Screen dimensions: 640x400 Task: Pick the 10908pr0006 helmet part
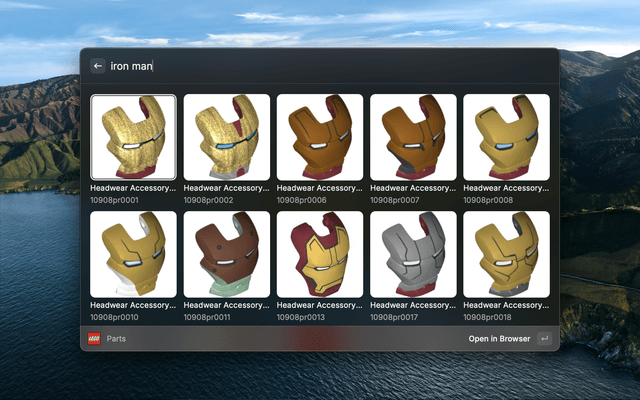click(320, 137)
